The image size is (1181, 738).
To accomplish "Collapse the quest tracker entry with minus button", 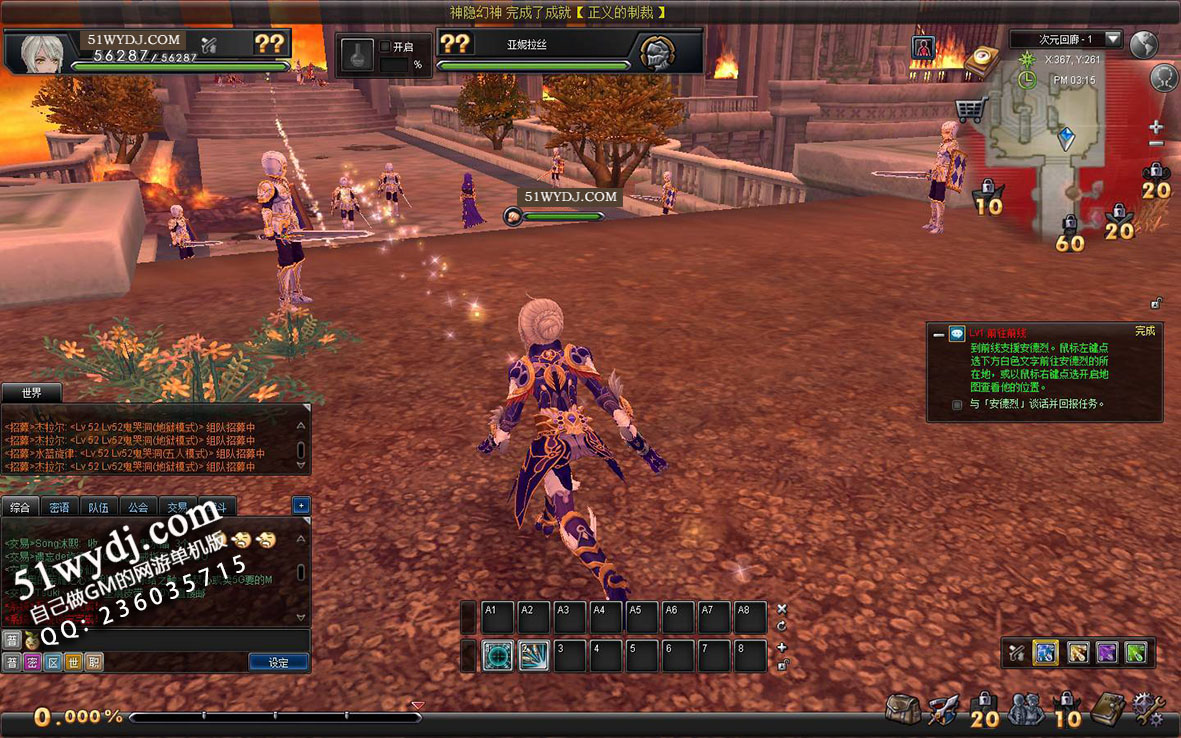I will pyautogui.click(x=939, y=335).
